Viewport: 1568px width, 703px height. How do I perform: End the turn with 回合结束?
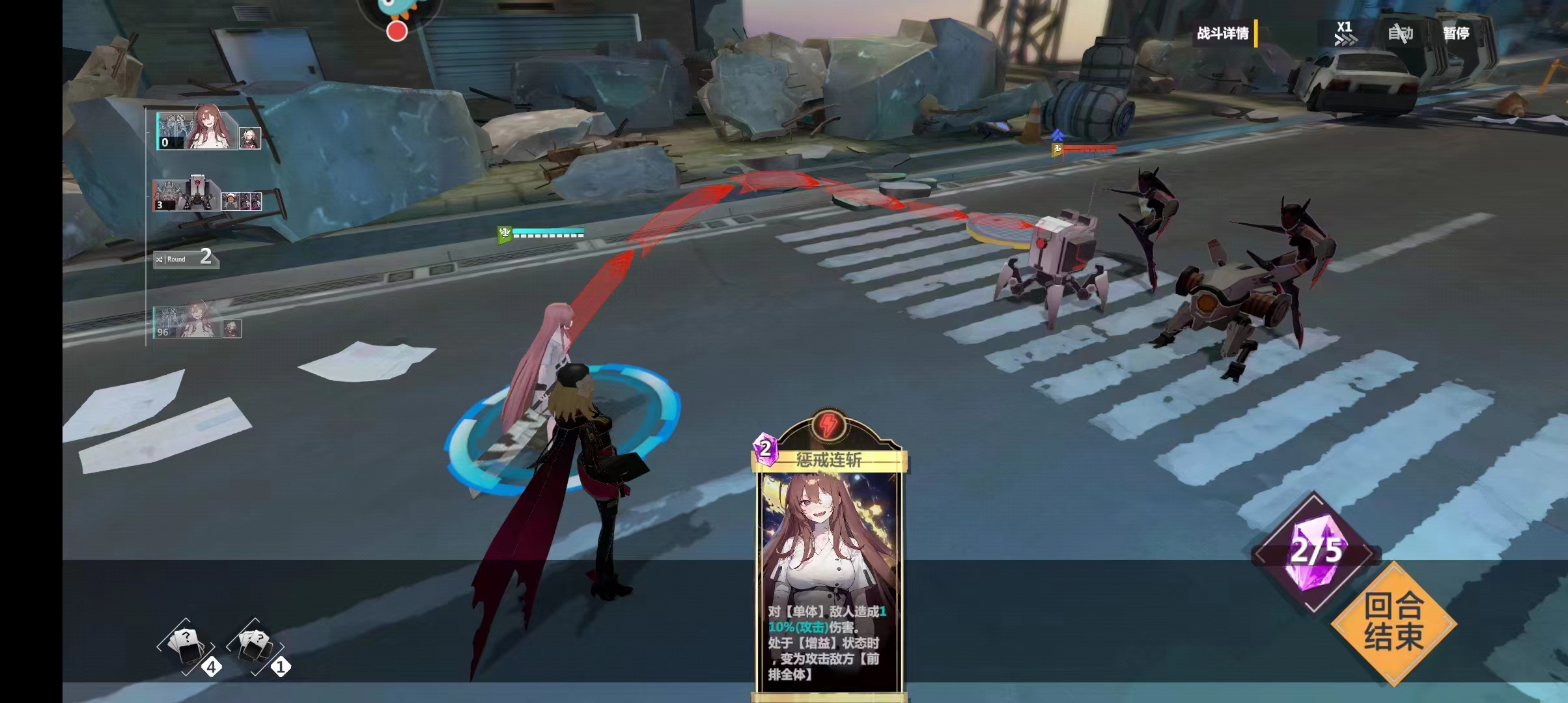[x=1393, y=622]
